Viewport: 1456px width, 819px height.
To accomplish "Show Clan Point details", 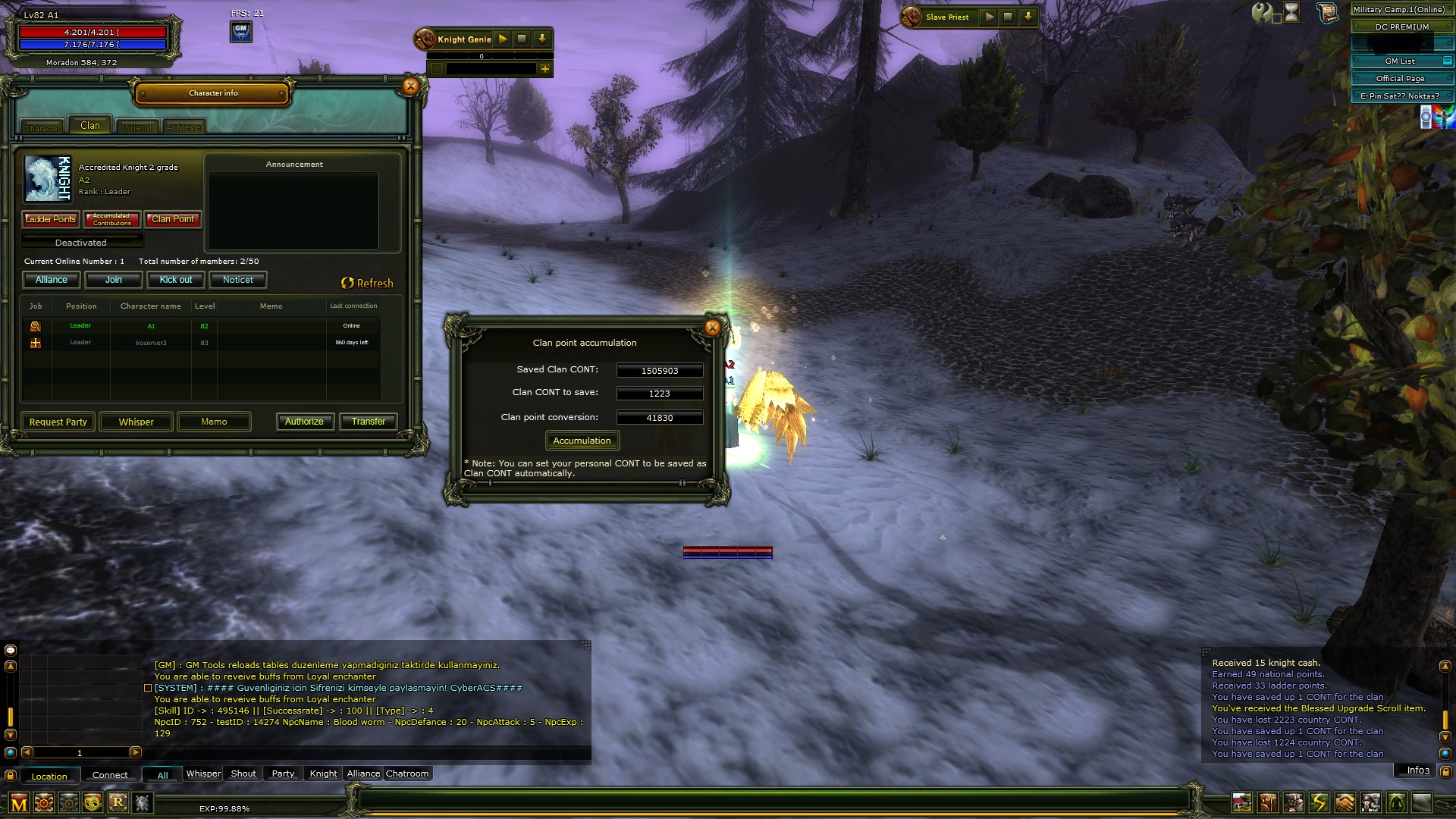I will click(x=173, y=219).
